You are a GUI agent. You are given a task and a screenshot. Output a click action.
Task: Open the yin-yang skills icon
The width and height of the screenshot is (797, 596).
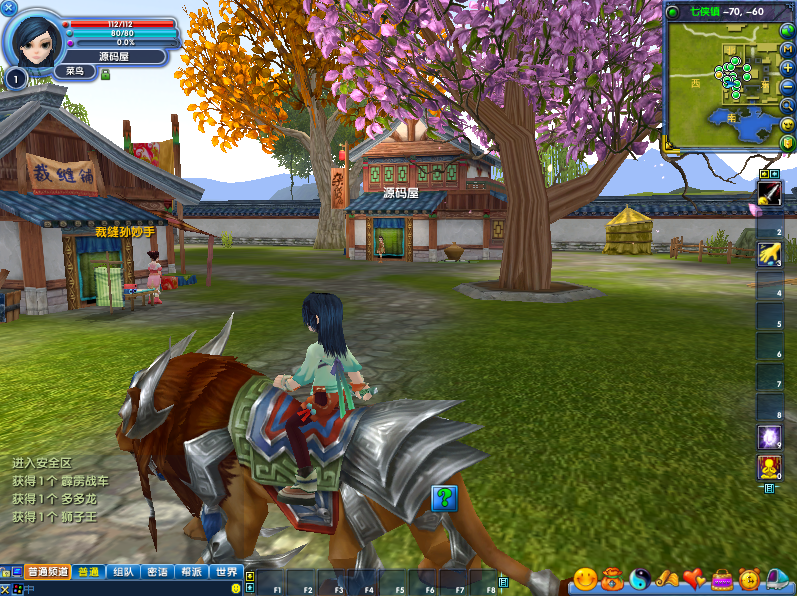coord(640,579)
